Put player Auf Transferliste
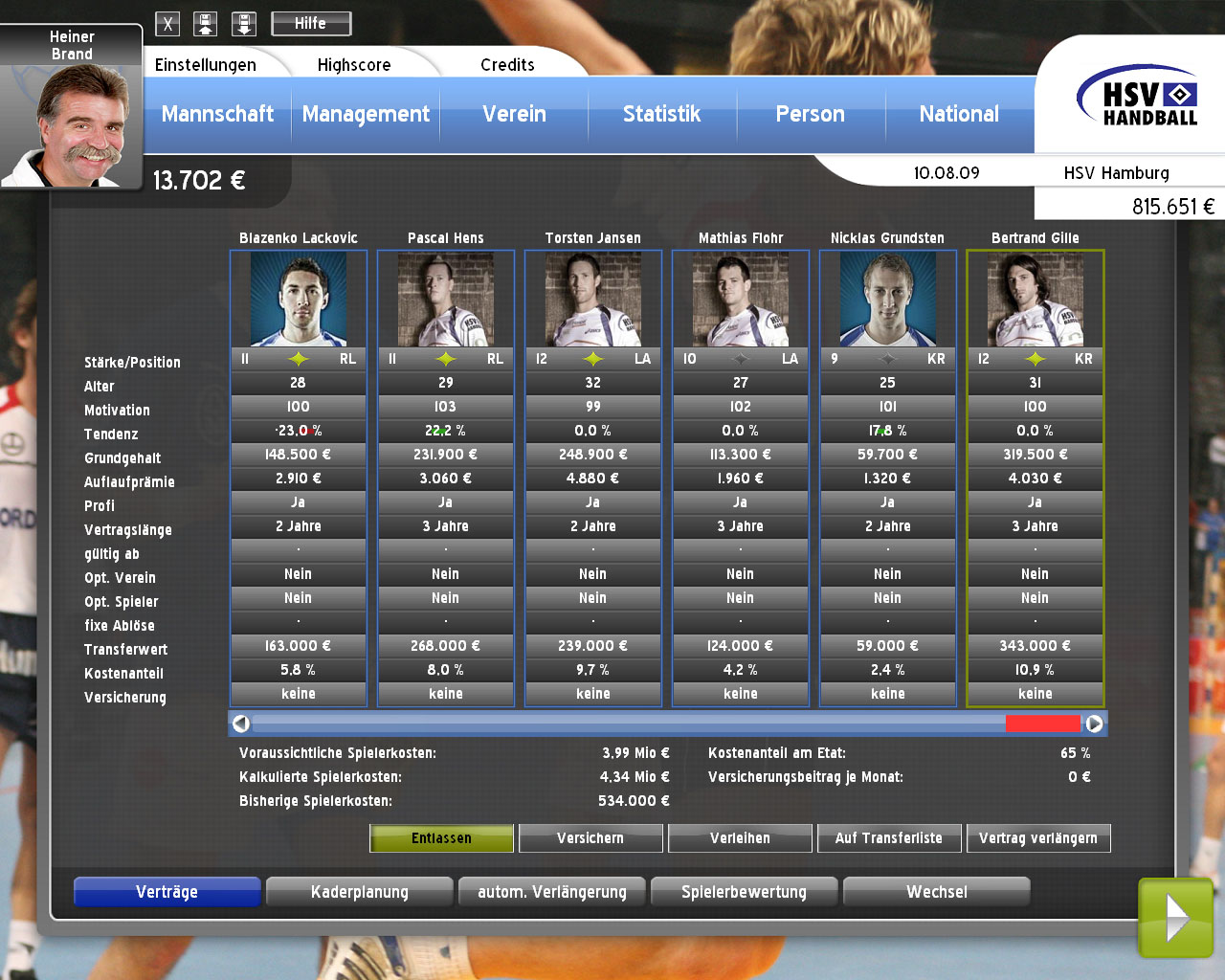 (x=889, y=838)
